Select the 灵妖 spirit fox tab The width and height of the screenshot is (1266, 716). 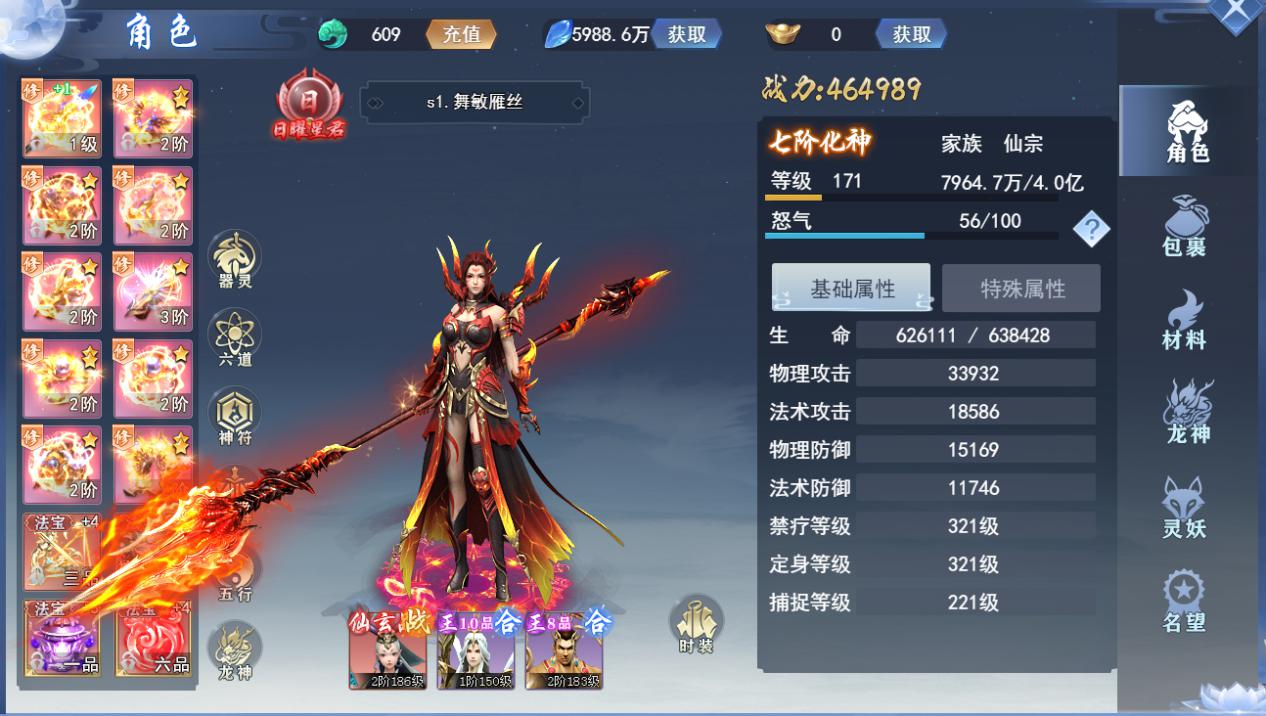1186,507
